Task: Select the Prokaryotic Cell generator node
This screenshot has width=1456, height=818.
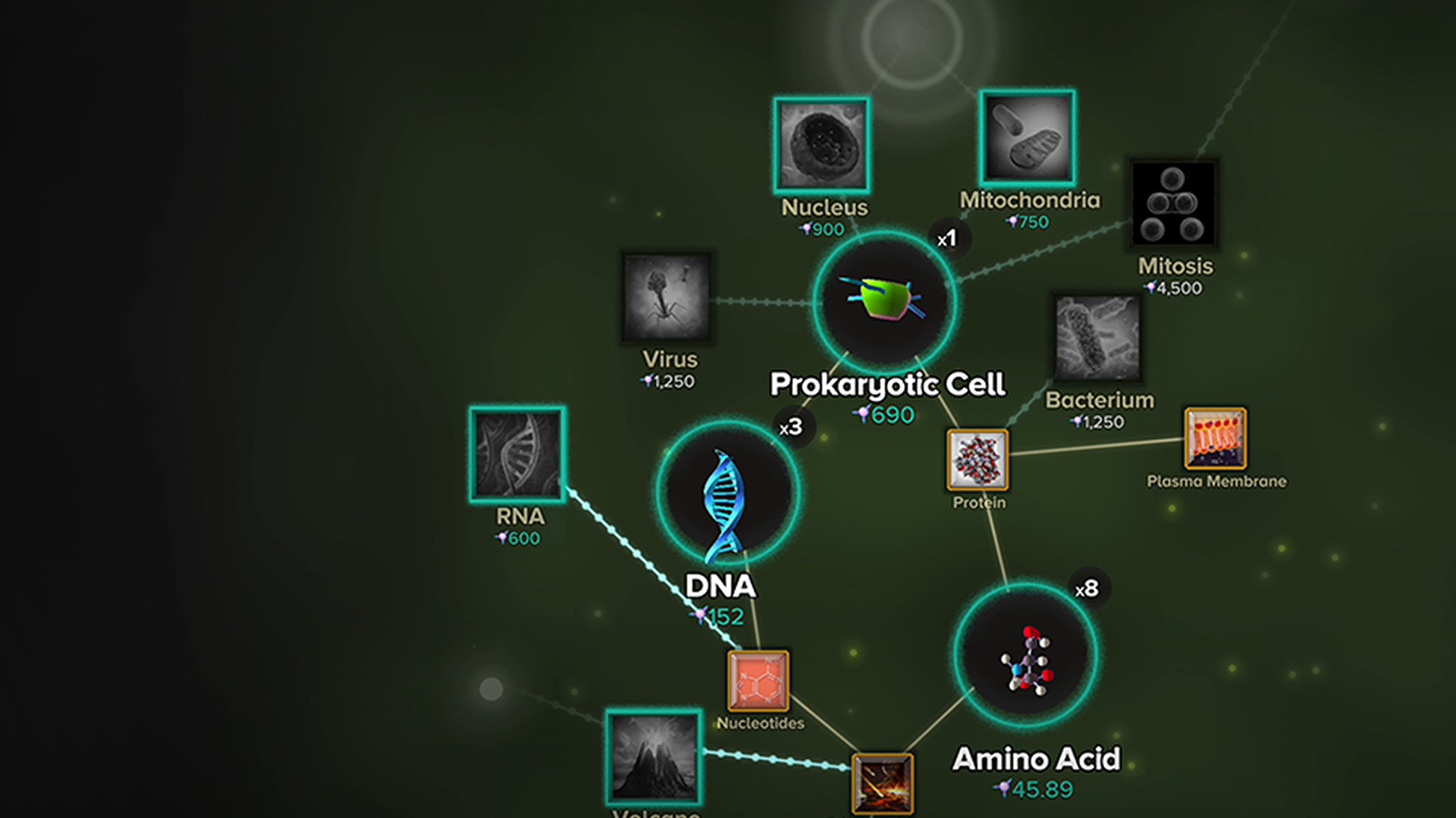Action: point(884,301)
